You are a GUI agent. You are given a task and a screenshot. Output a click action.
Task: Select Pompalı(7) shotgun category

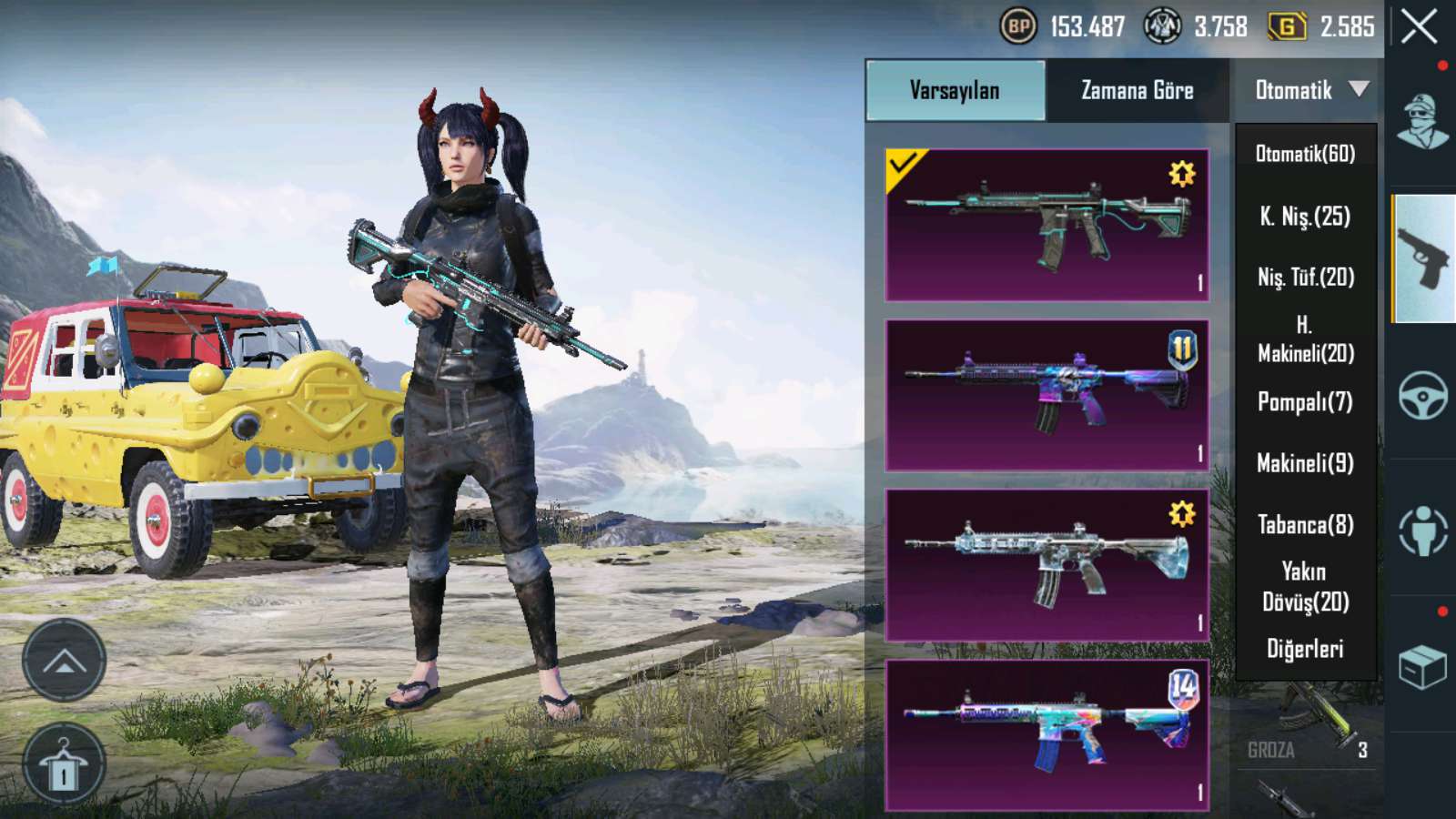pos(1305,401)
